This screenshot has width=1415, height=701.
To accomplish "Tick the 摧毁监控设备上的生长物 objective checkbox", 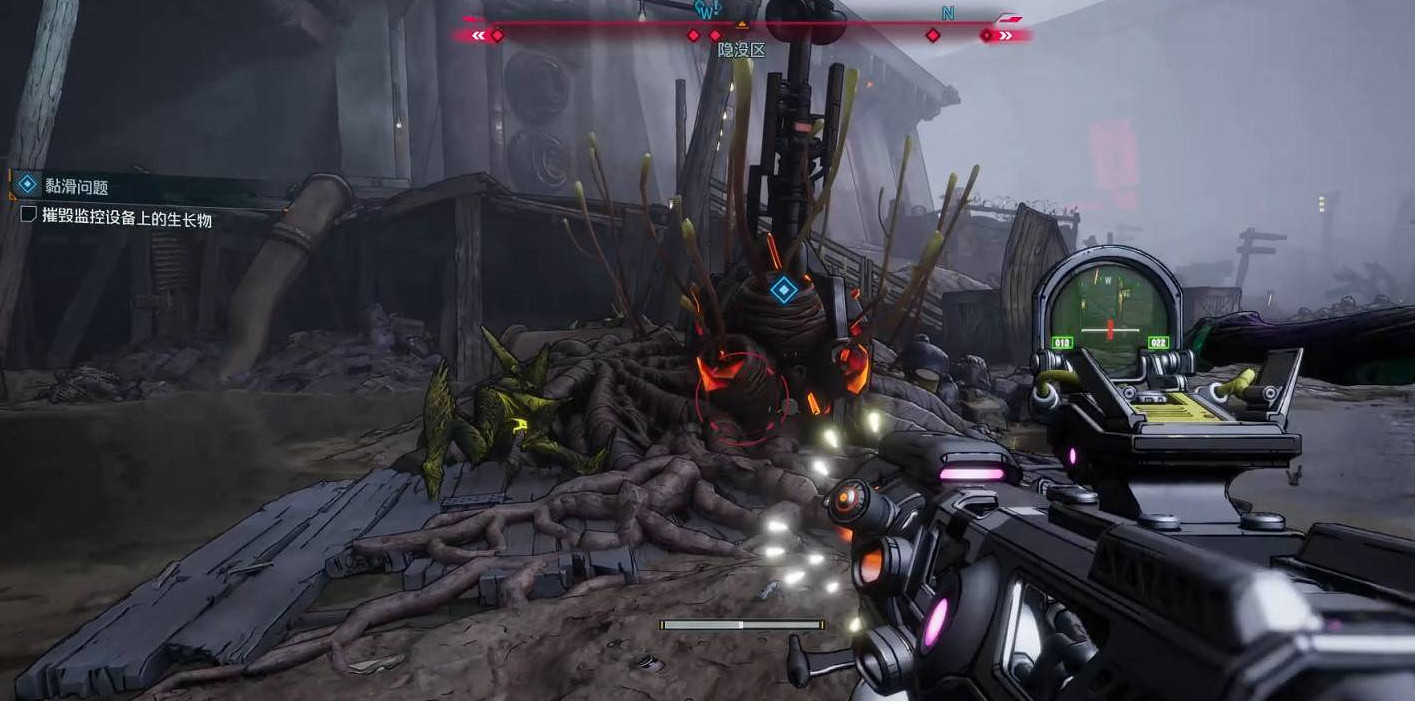I will coord(29,215).
